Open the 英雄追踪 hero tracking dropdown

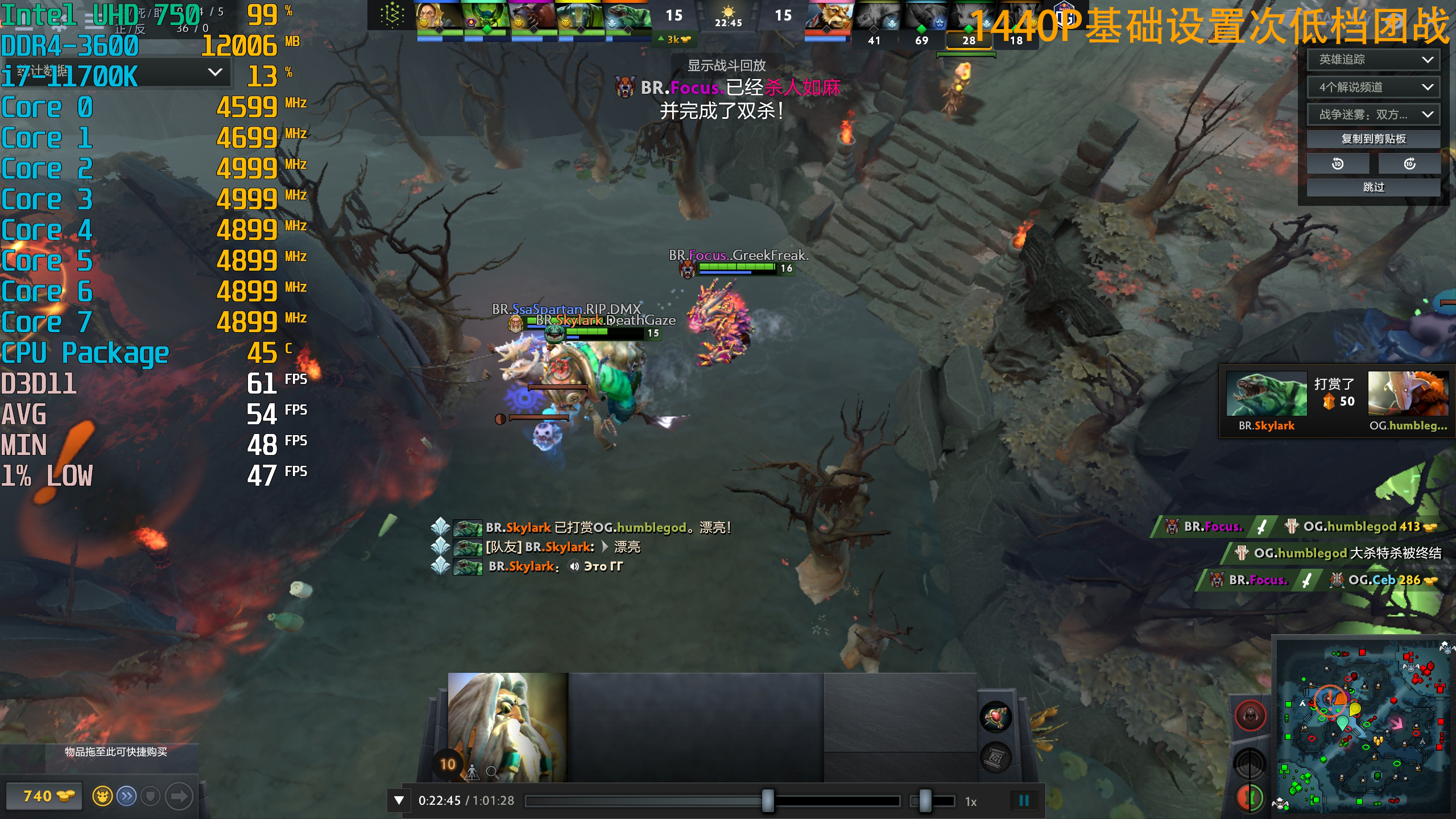1373,60
